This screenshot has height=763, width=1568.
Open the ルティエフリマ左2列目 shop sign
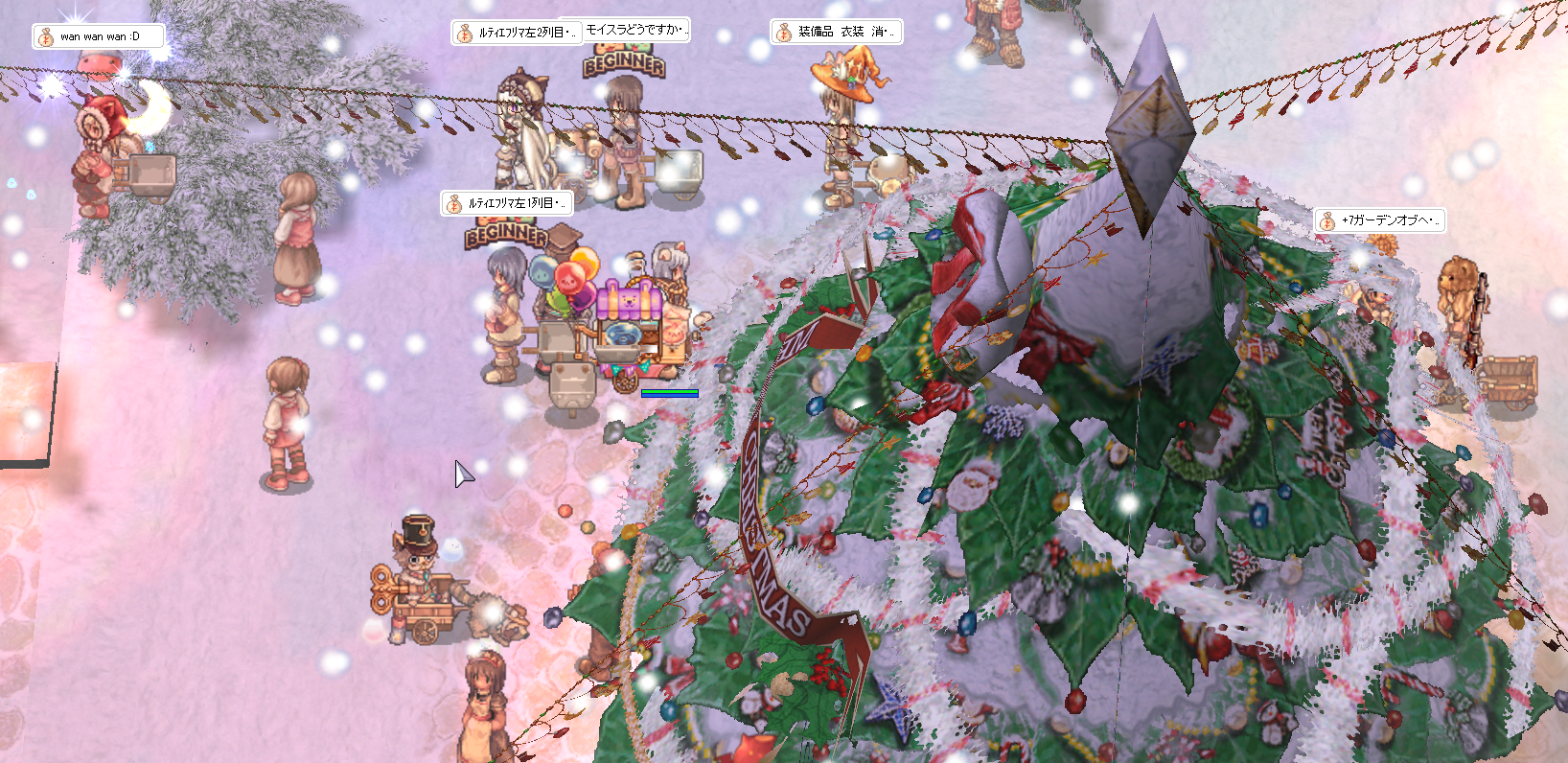pyautogui.click(x=516, y=33)
